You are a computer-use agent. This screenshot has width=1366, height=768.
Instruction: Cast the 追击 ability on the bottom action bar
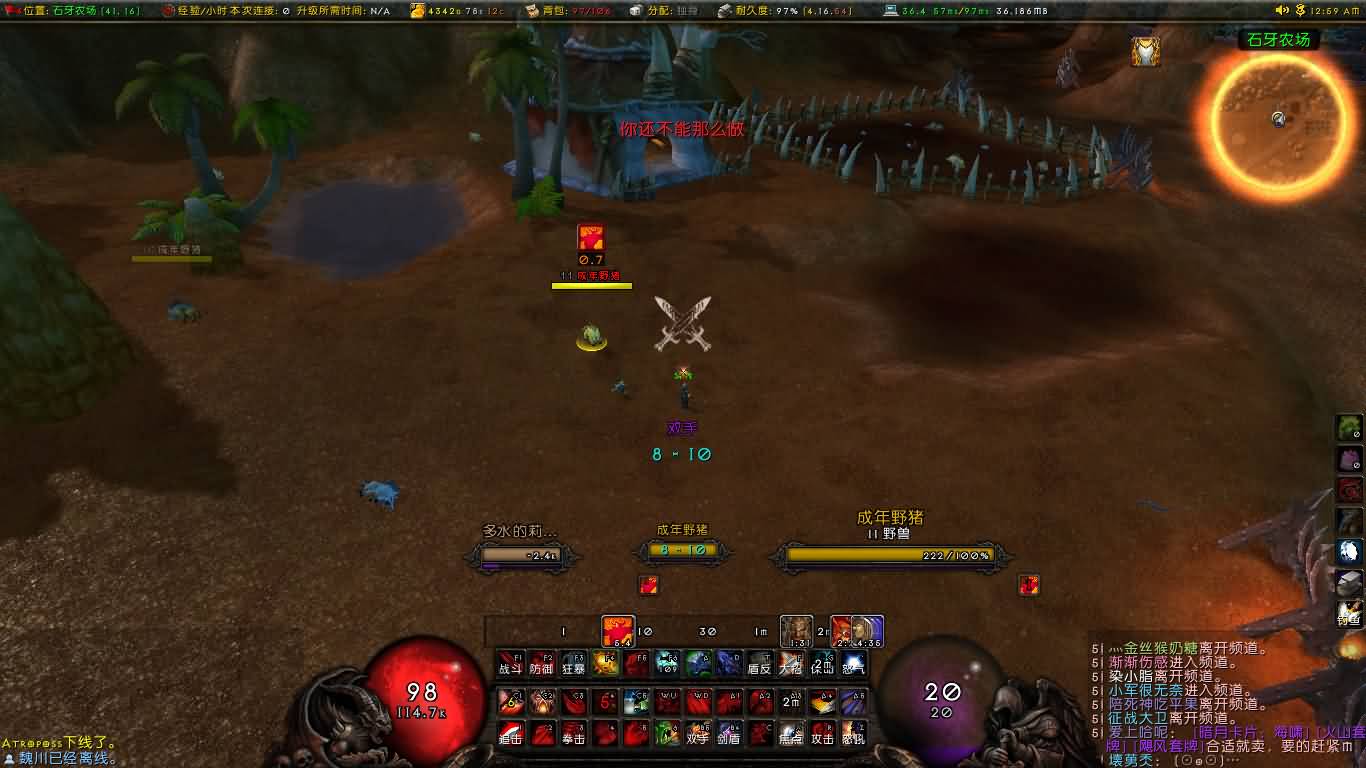click(509, 733)
